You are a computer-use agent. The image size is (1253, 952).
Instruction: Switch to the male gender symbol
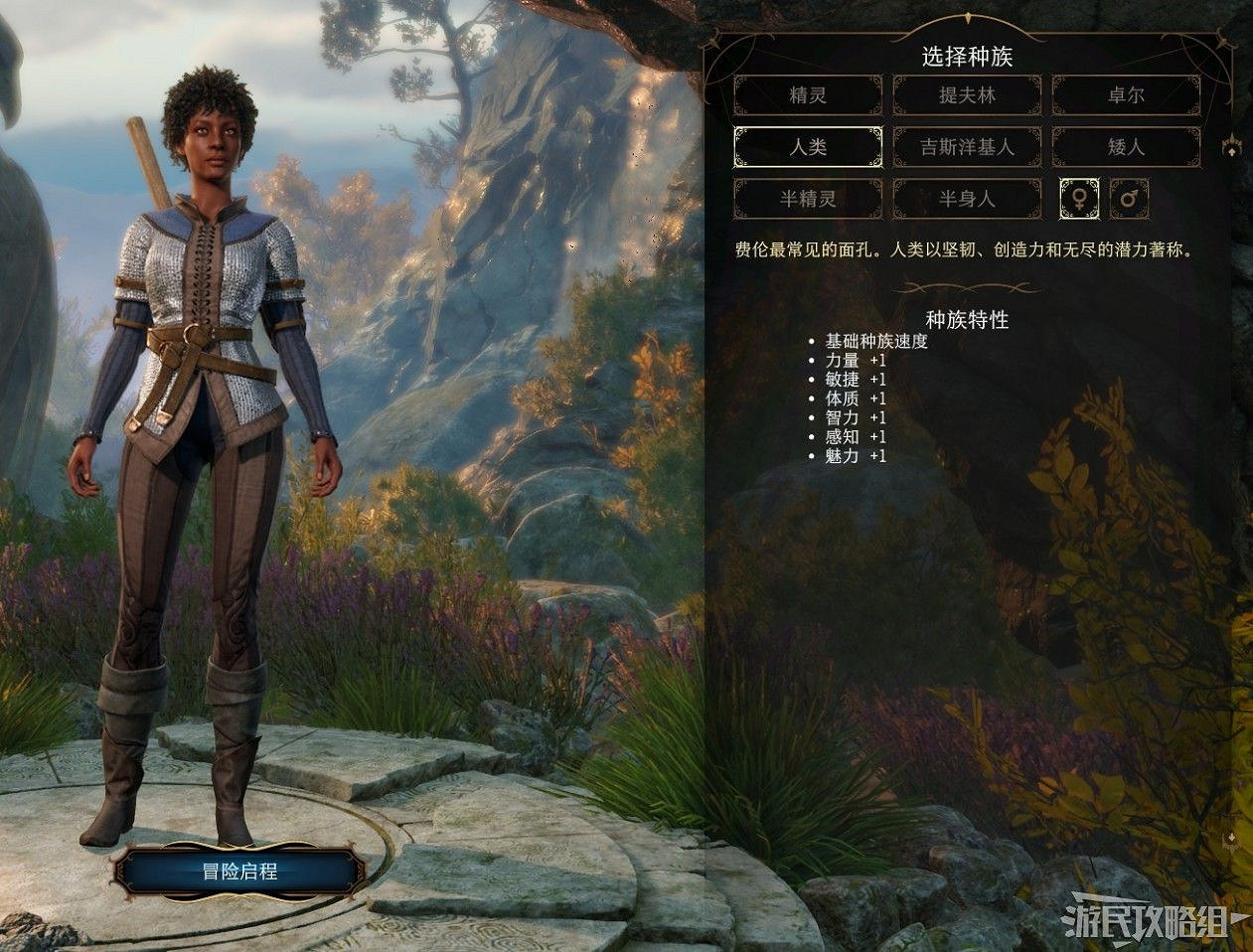(x=1129, y=199)
